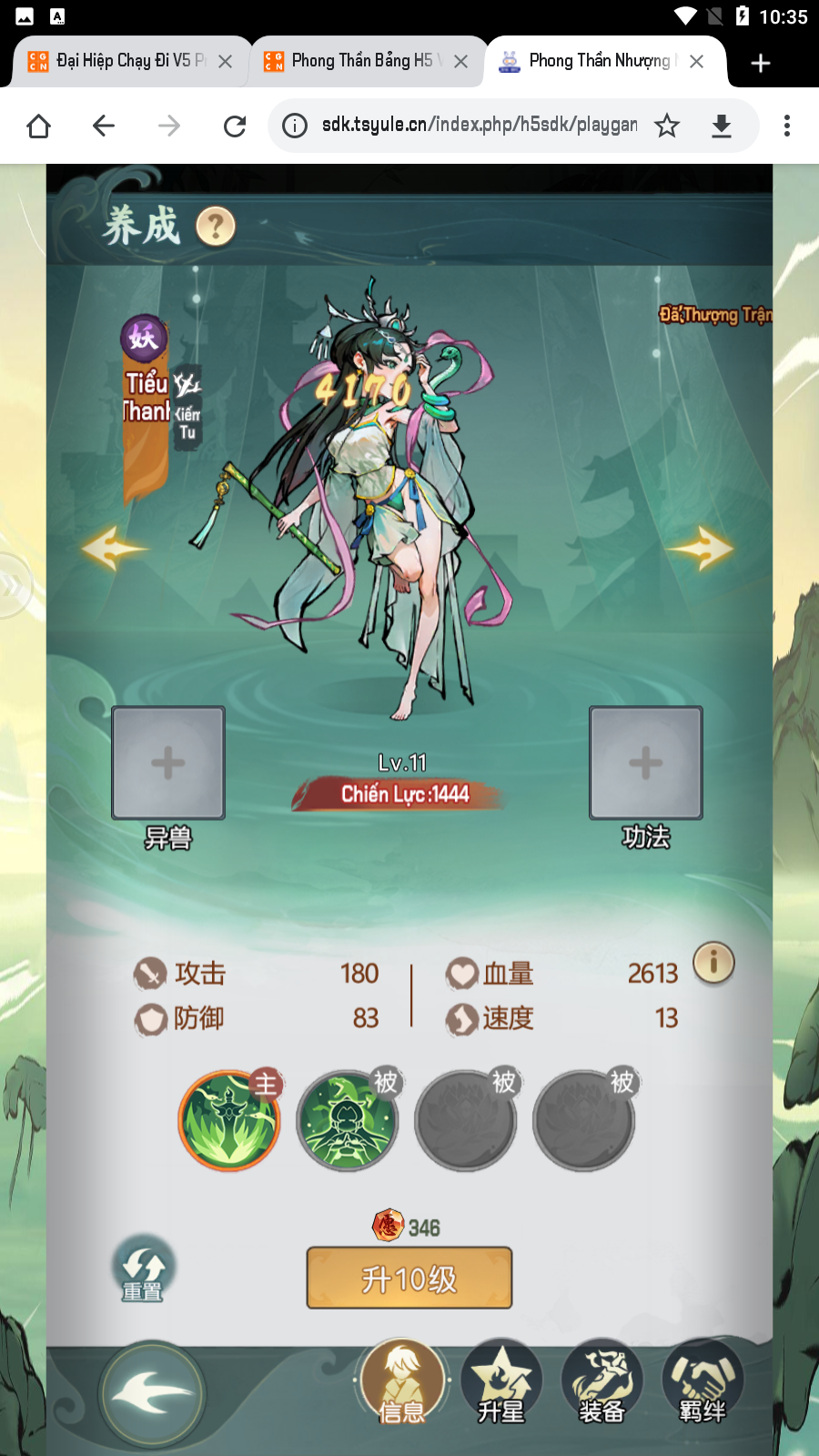Switch to the next hero with right arrow

pyautogui.click(x=701, y=548)
